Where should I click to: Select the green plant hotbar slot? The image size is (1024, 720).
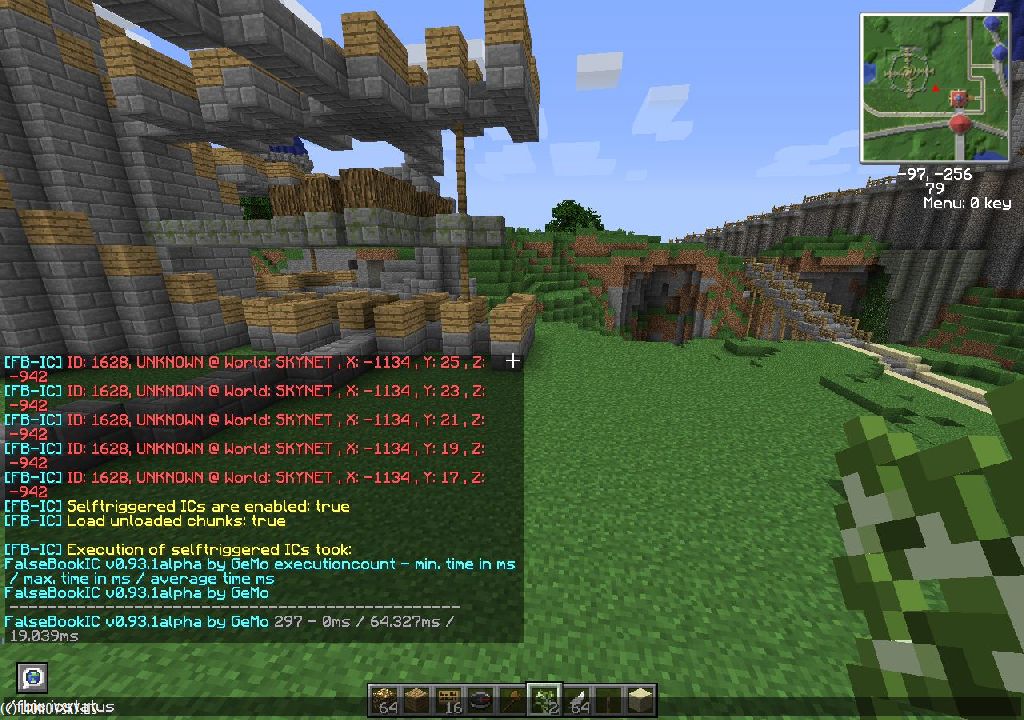[x=544, y=700]
